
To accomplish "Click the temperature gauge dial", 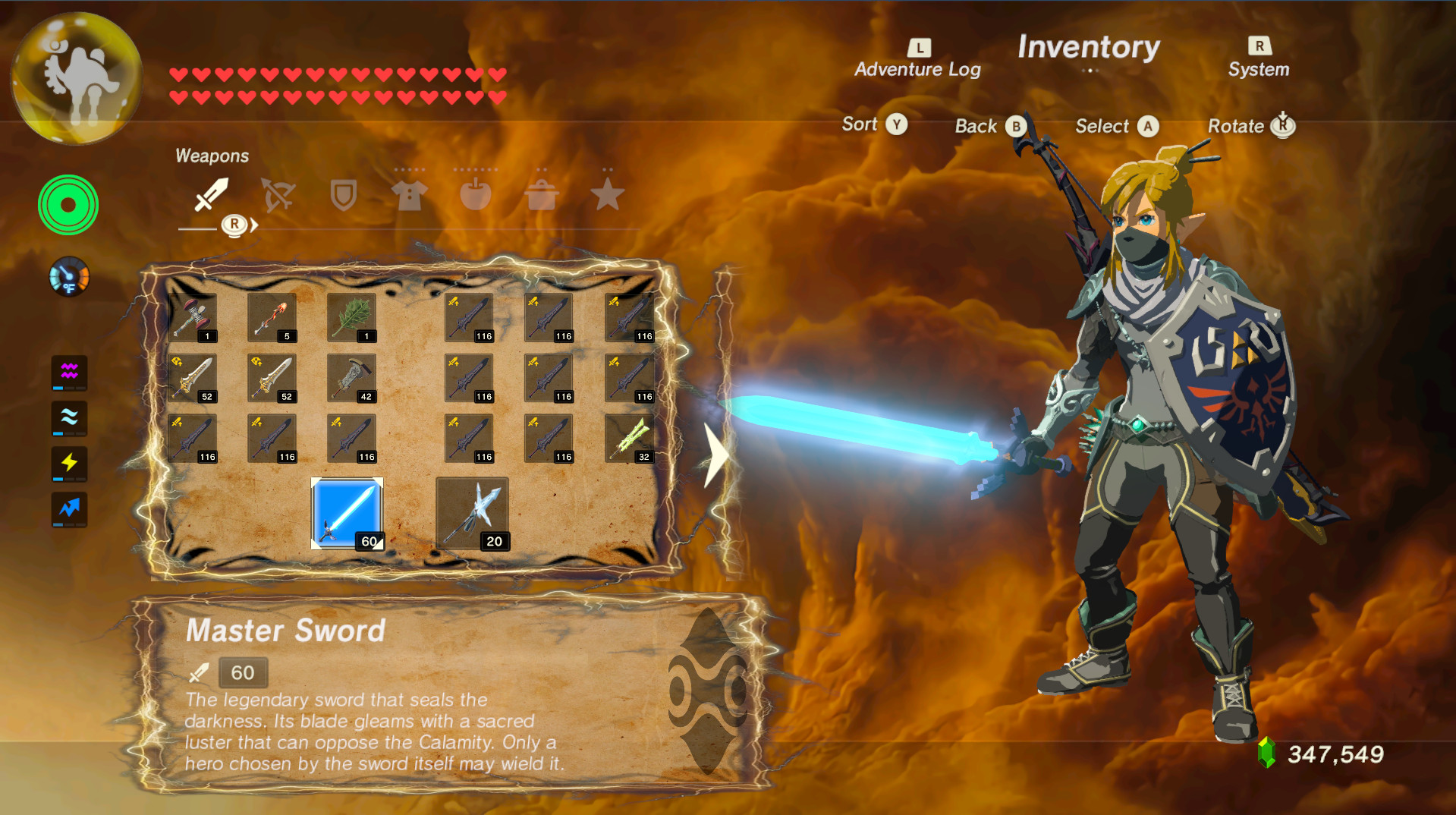I will click(68, 276).
